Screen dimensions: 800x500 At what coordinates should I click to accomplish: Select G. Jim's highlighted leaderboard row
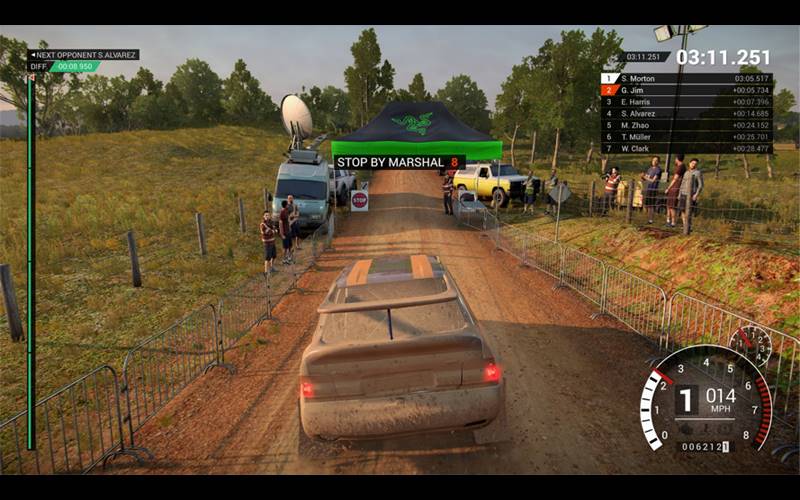686,90
